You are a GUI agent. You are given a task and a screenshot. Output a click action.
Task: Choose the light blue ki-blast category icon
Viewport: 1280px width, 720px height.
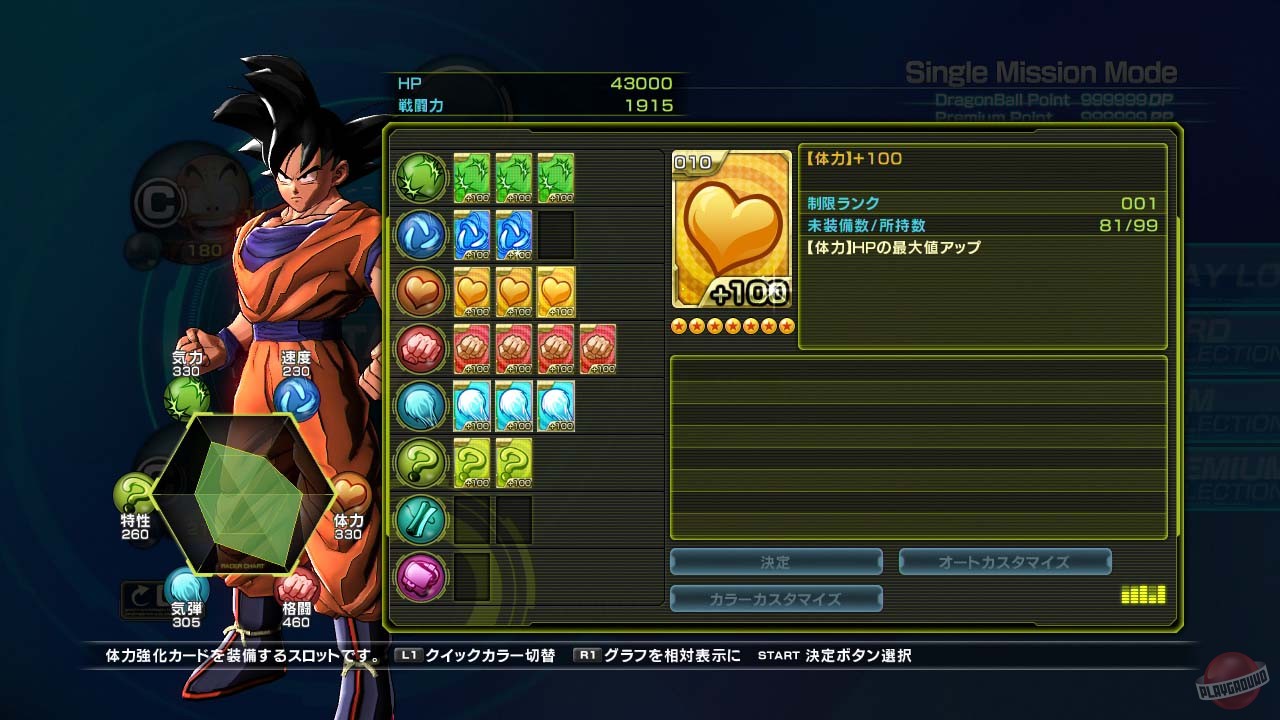click(x=420, y=405)
